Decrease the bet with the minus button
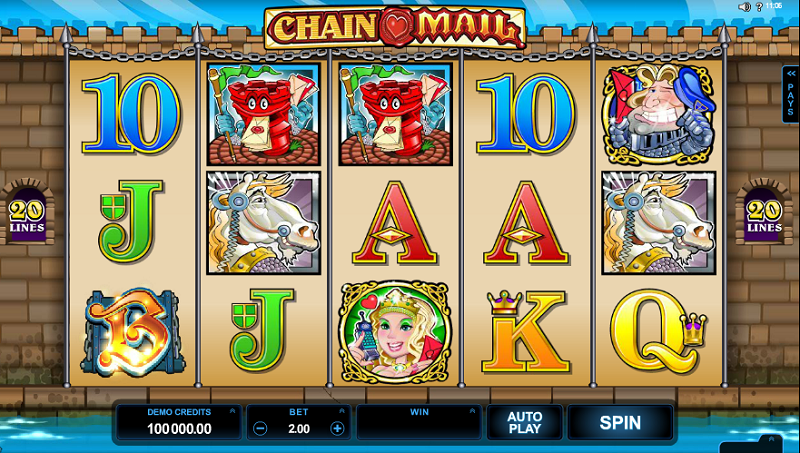Viewport: 800px width, 453px height. [x=260, y=428]
